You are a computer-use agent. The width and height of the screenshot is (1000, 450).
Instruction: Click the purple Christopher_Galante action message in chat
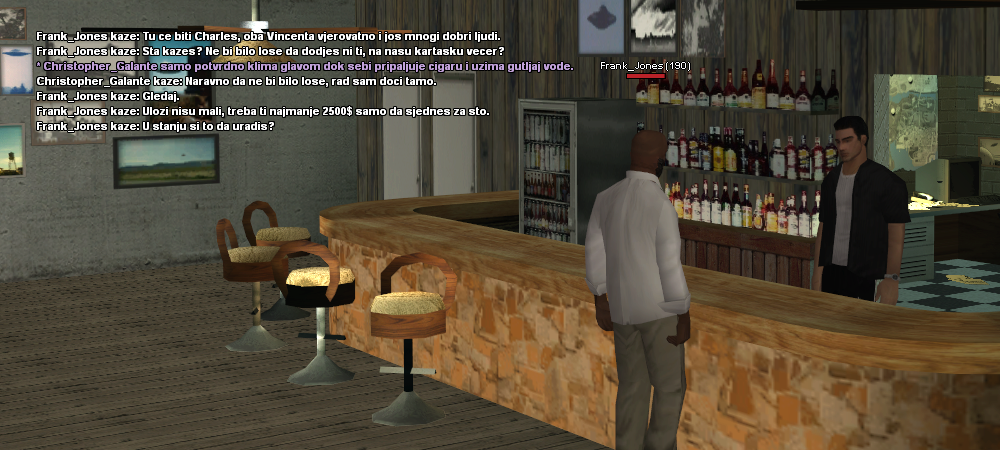pos(304,66)
